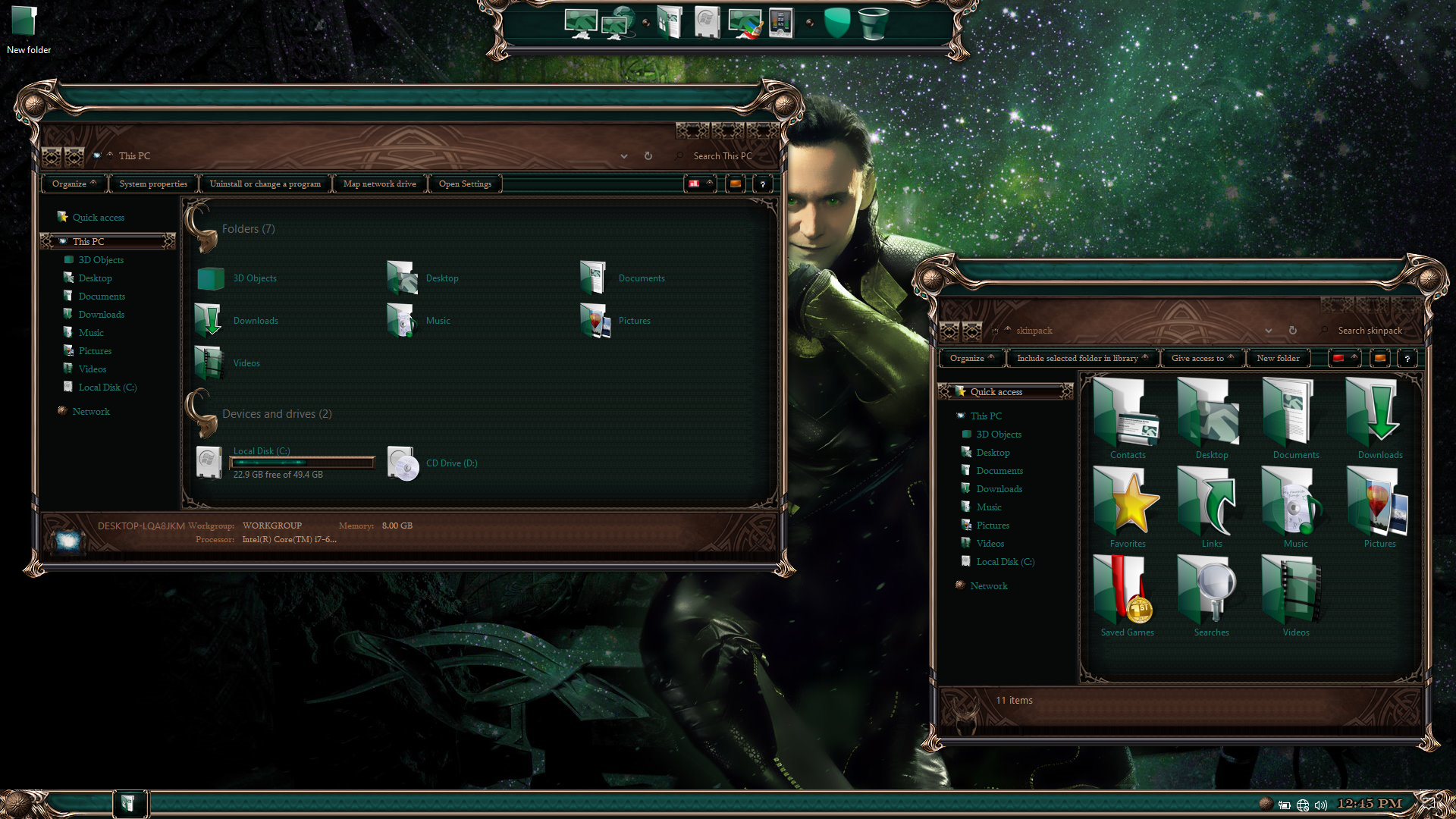Open the Favorites star folder
1456x819 pixels.
click(1128, 508)
